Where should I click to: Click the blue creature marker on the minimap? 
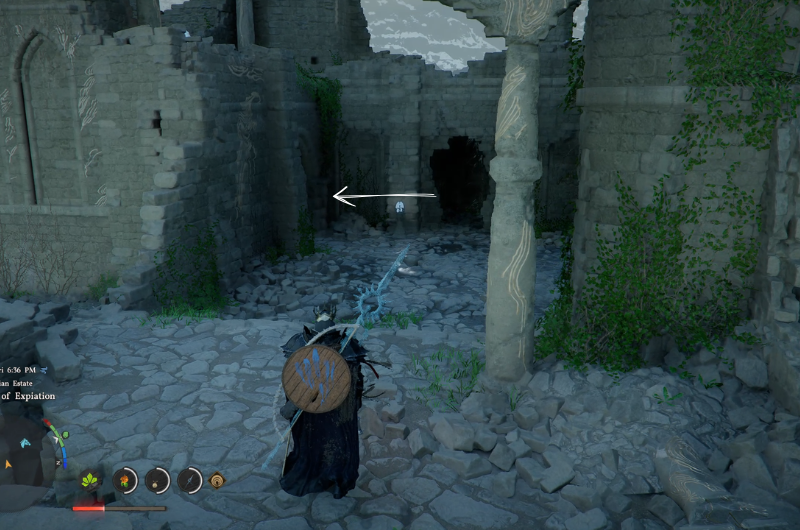click(x=26, y=441)
